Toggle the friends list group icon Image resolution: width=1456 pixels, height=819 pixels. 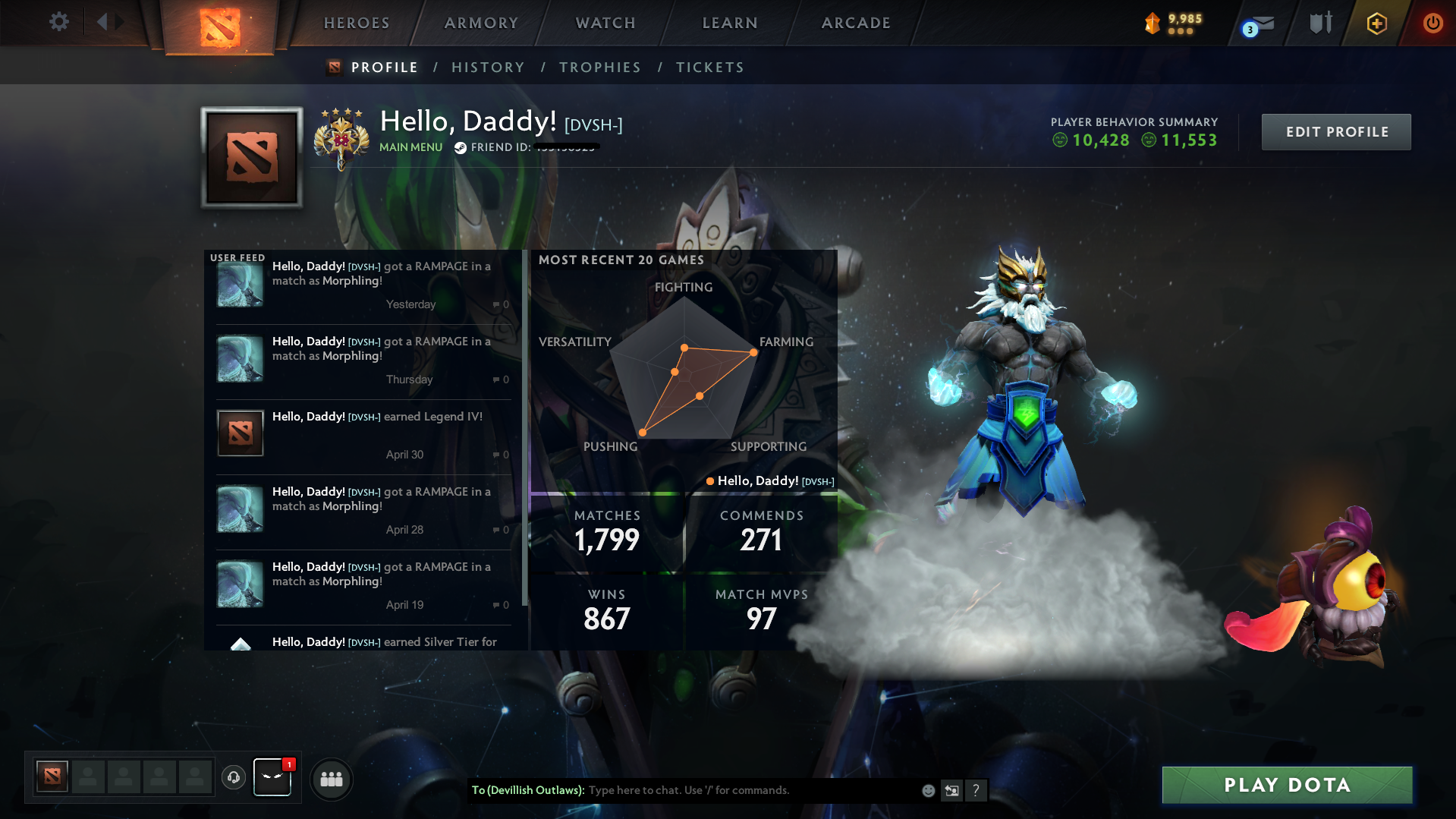(332, 779)
